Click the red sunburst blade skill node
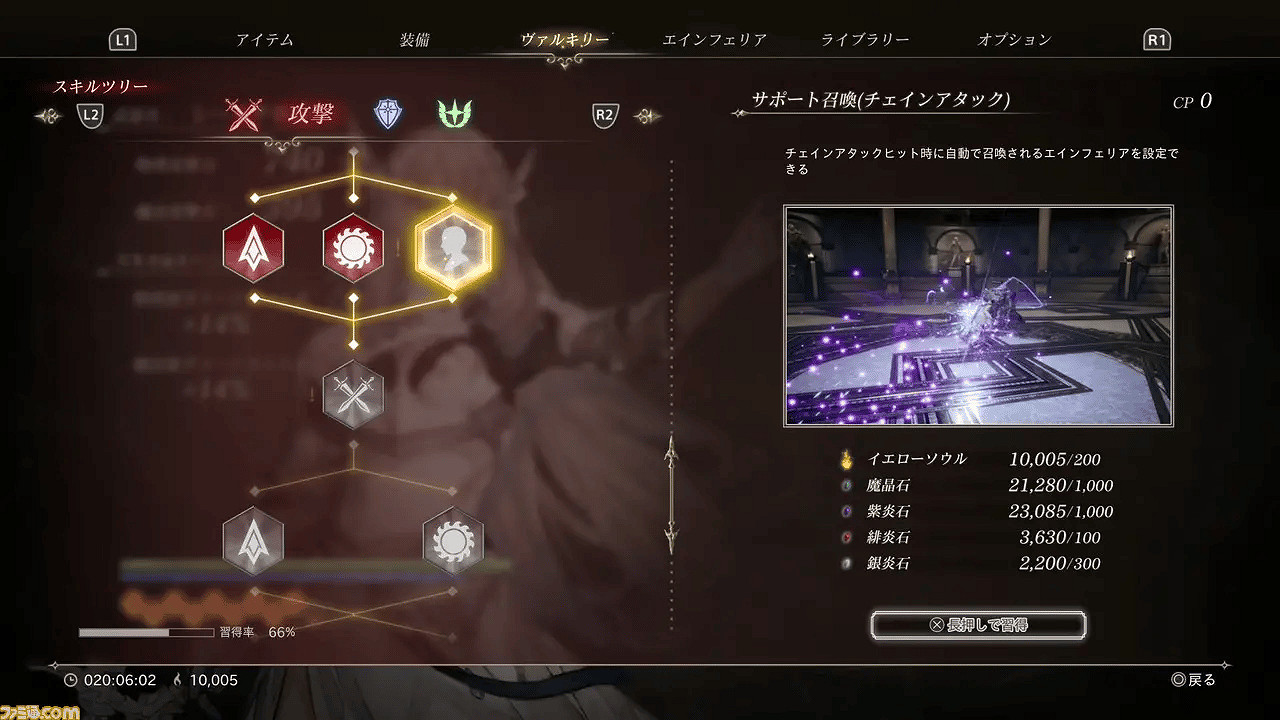The width and height of the screenshot is (1280, 720). (x=353, y=249)
